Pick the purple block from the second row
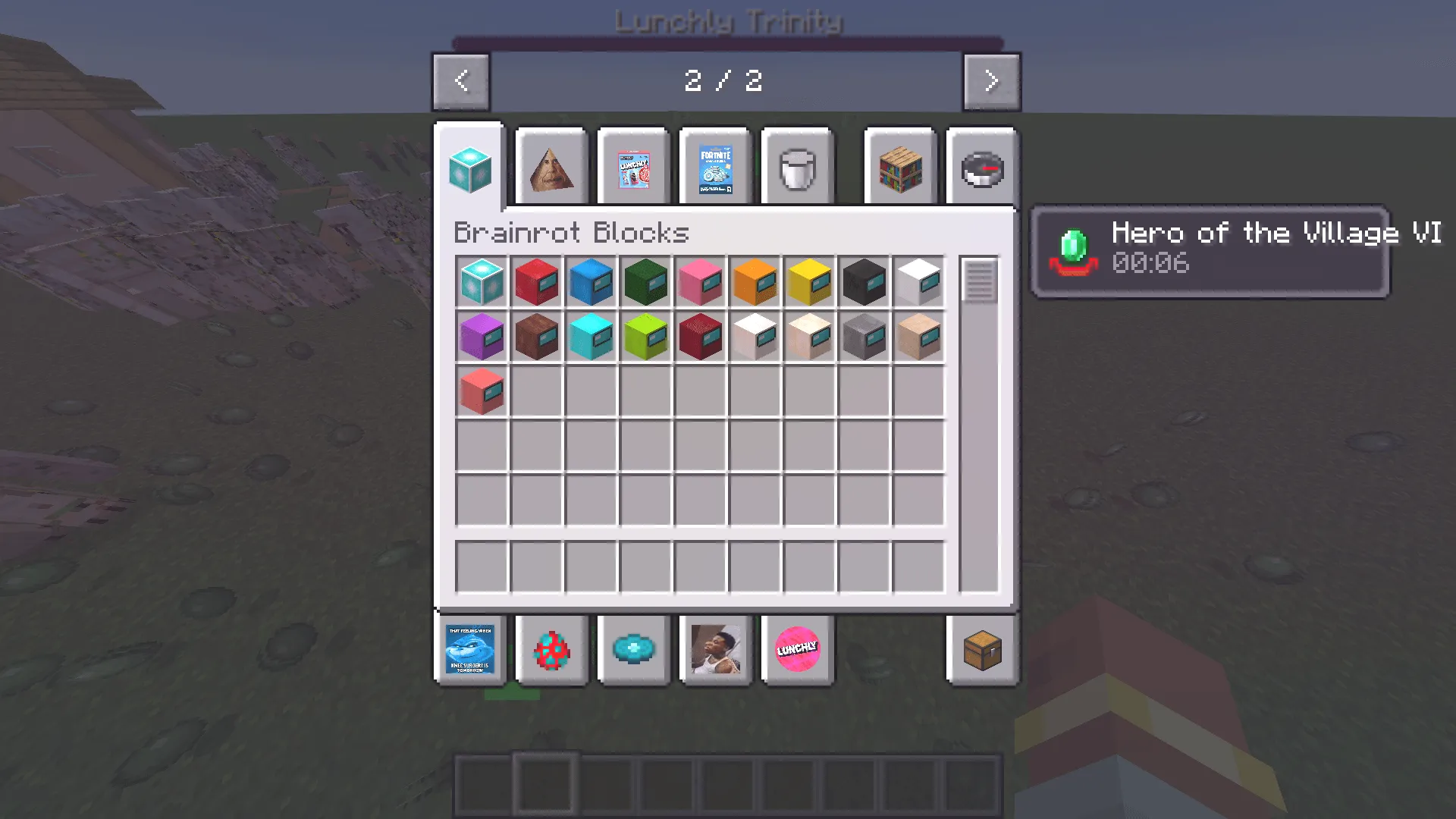This screenshot has width=1456, height=819. tap(482, 337)
